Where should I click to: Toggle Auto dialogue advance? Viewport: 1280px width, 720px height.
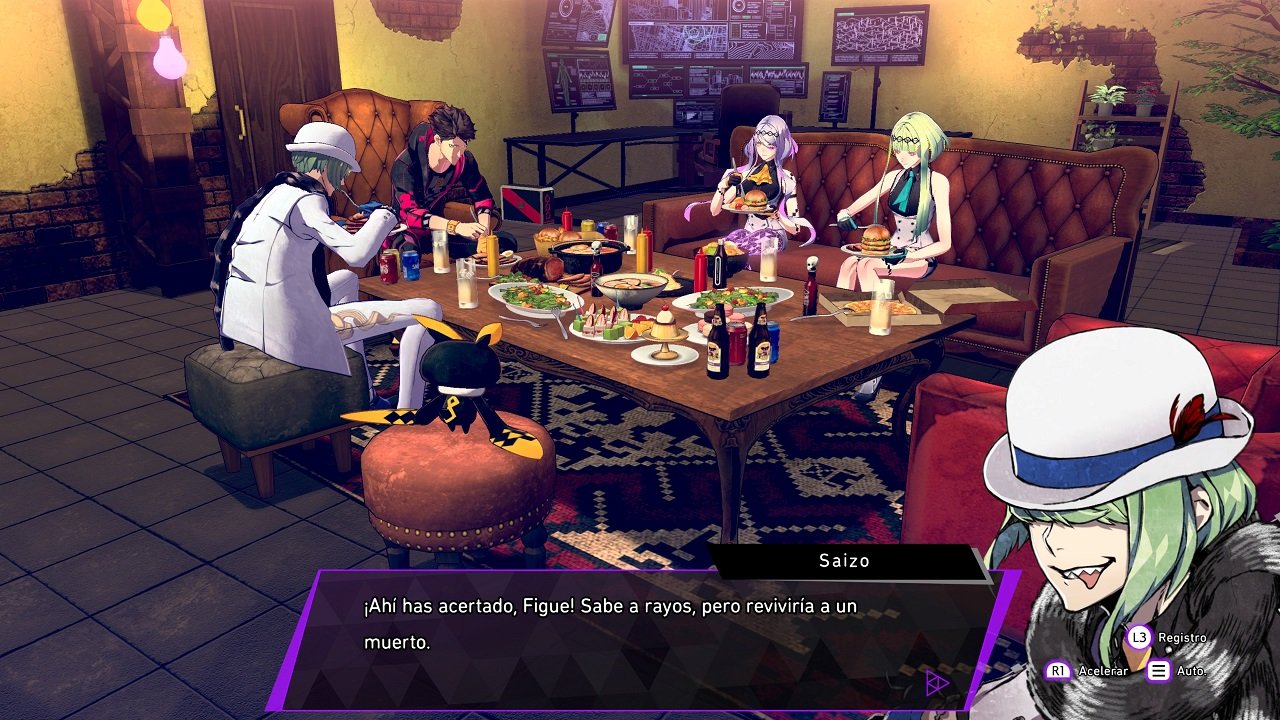tap(1175, 670)
